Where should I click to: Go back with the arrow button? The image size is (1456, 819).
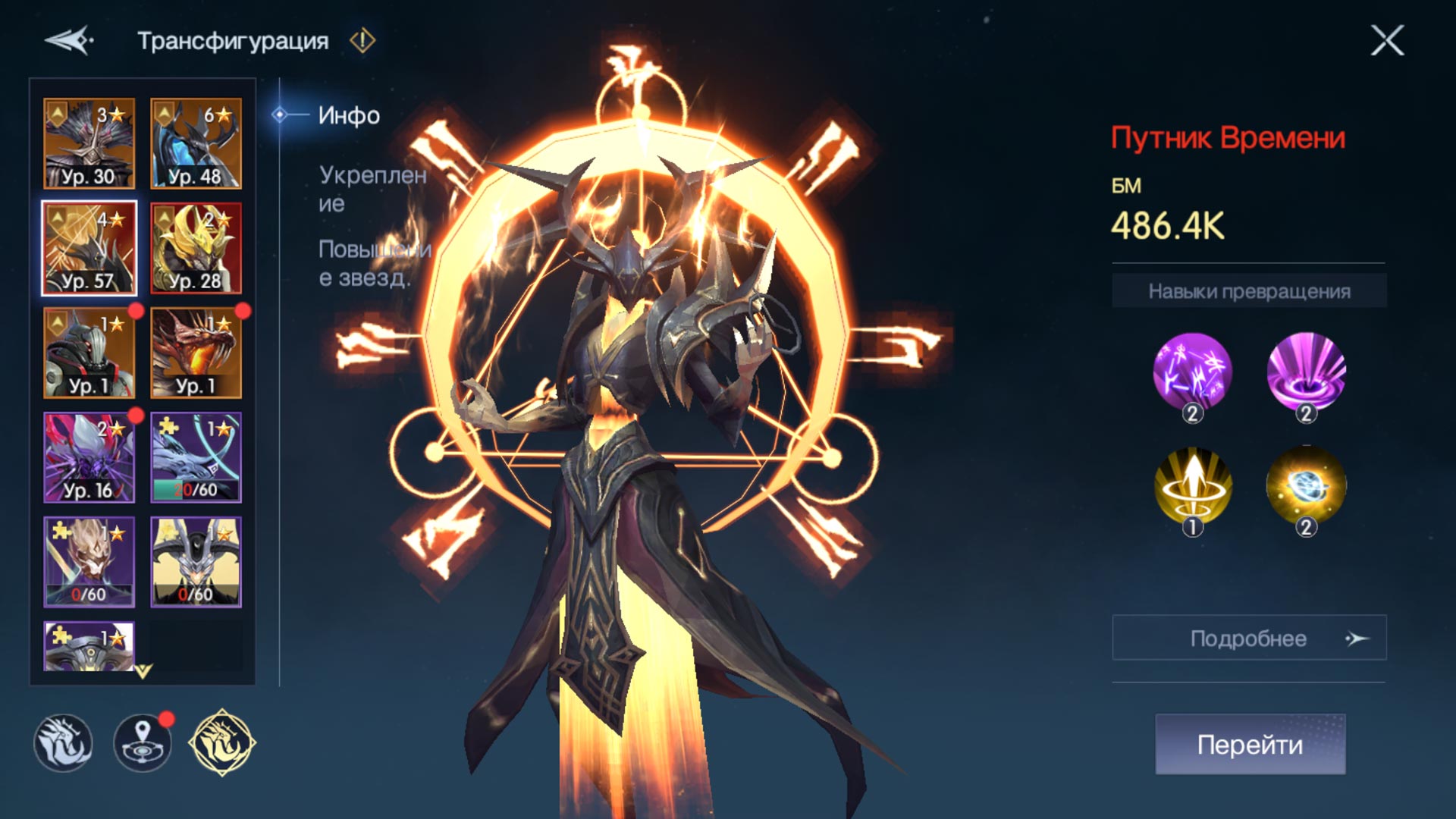[69, 40]
